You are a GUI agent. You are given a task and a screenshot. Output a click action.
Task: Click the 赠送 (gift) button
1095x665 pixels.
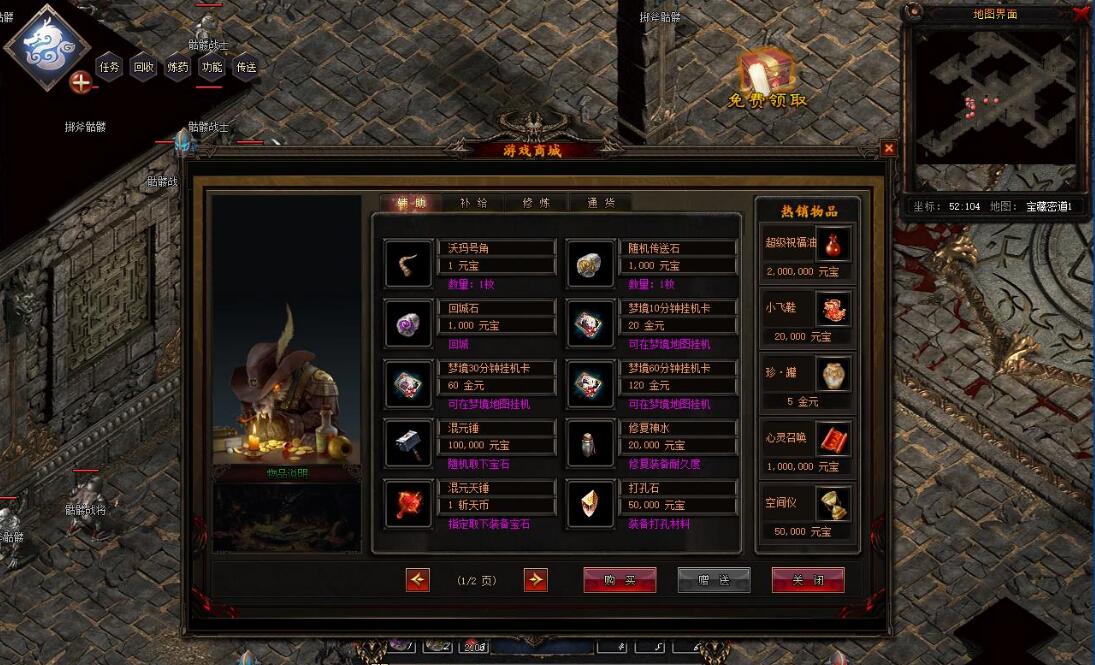coord(714,580)
